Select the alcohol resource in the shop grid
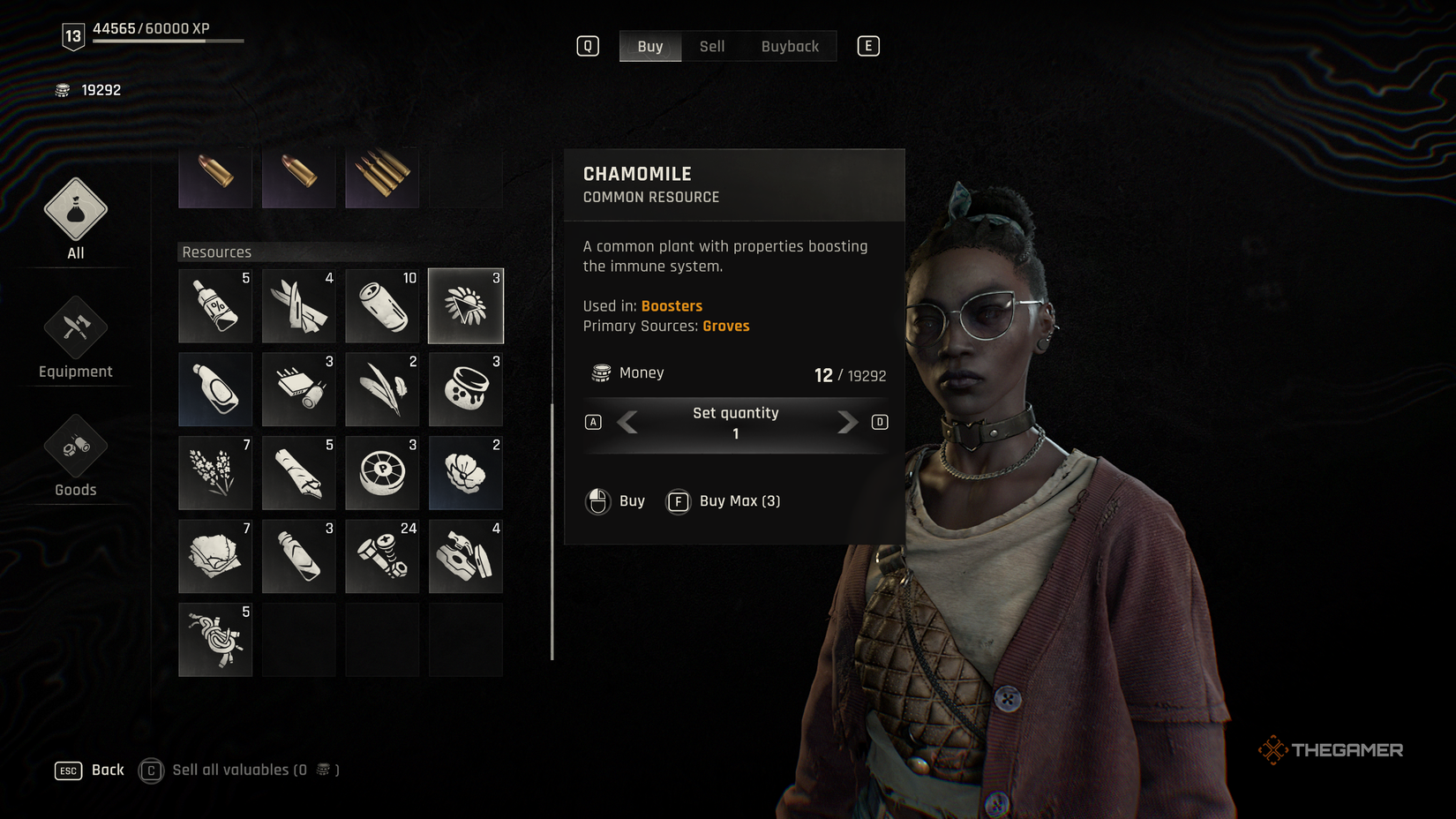 point(215,305)
